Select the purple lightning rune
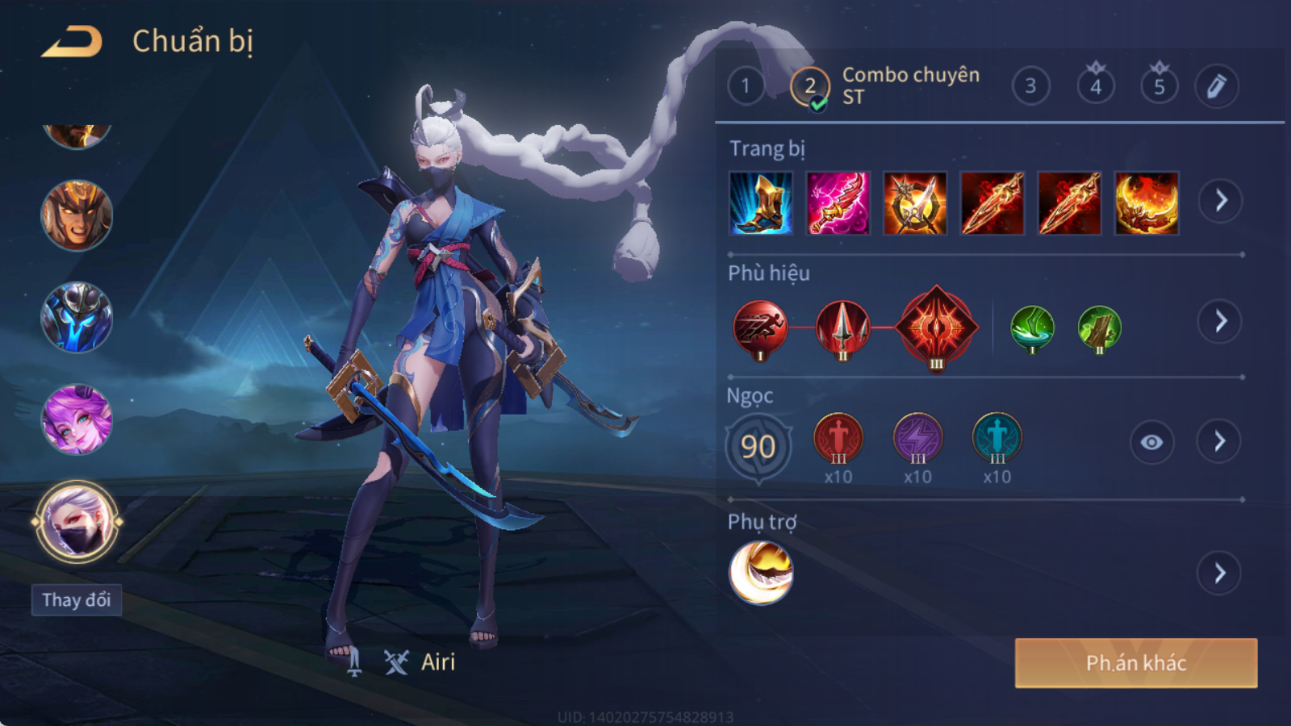 click(x=917, y=439)
